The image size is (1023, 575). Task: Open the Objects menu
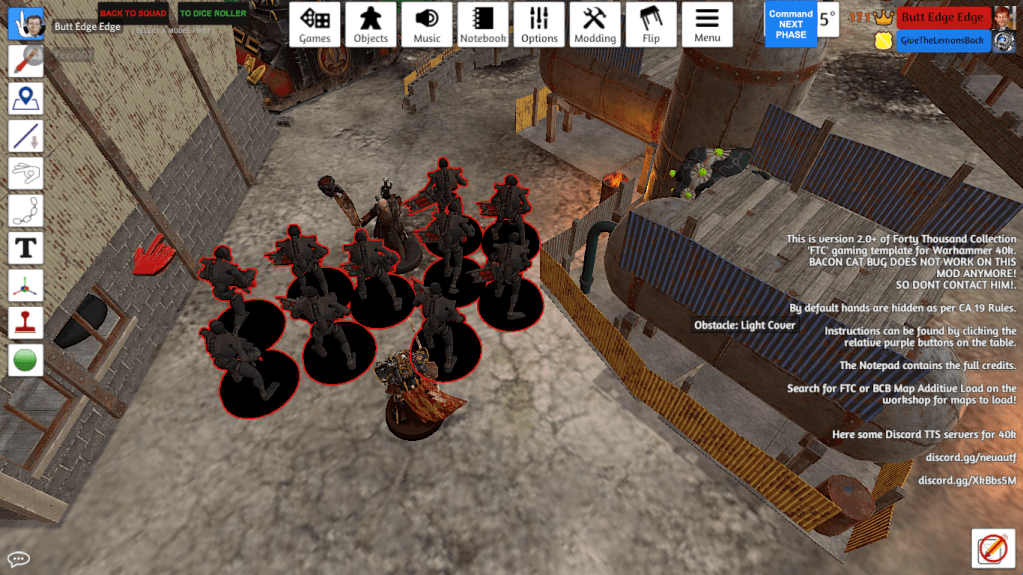pyautogui.click(x=370, y=24)
